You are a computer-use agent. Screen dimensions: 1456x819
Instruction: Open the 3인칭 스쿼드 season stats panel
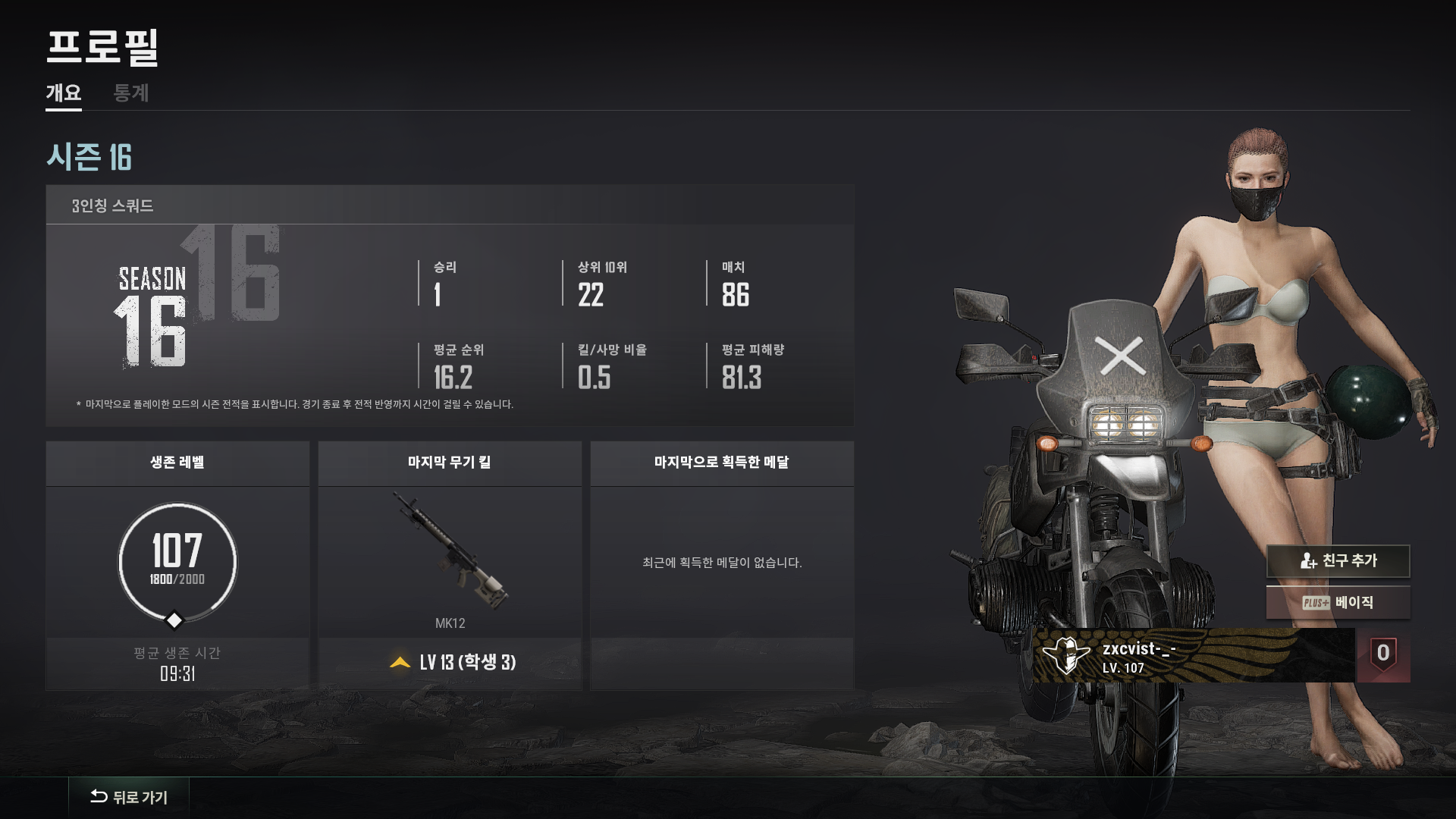click(x=450, y=305)
